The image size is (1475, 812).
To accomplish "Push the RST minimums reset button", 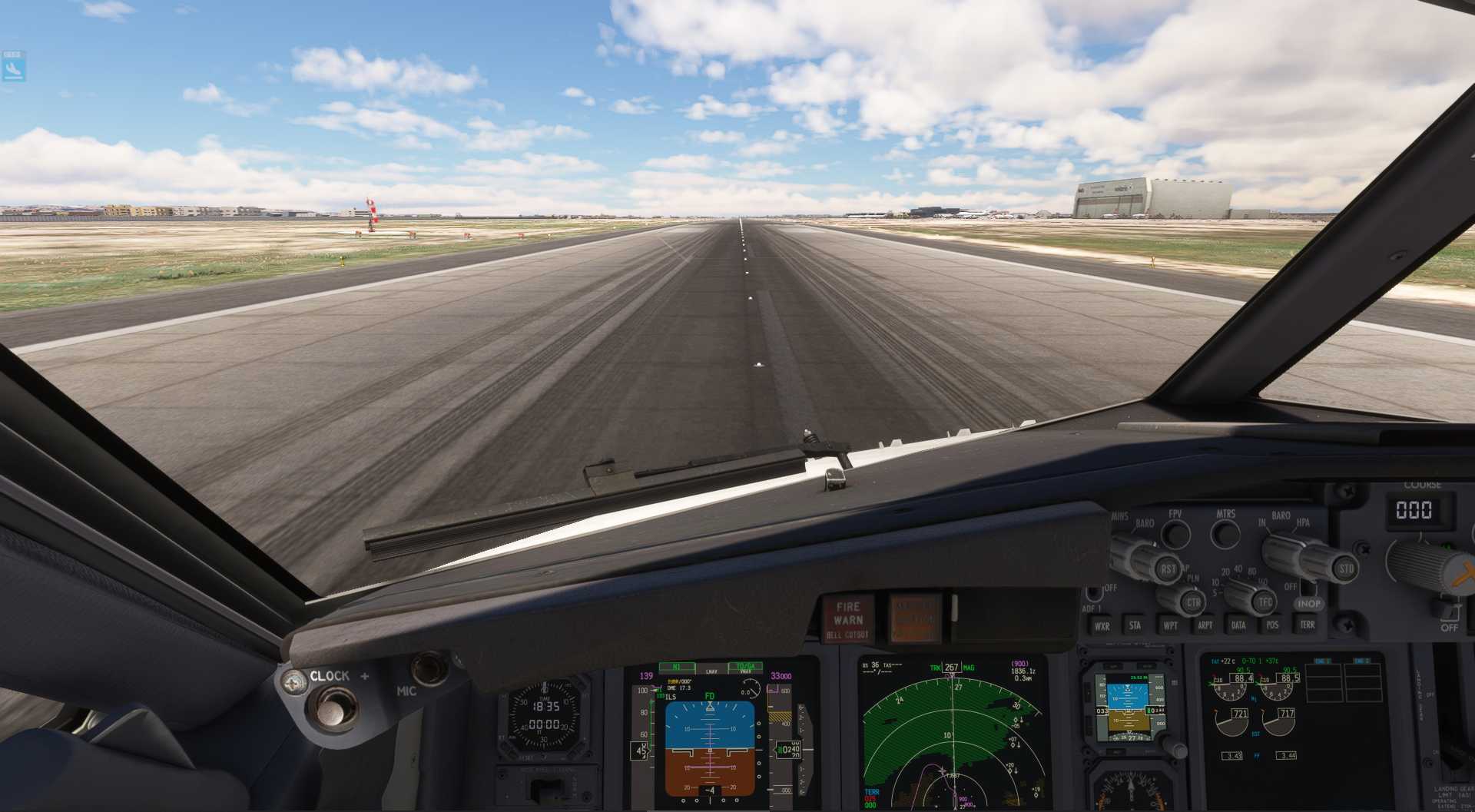I will pos(1168,569).
